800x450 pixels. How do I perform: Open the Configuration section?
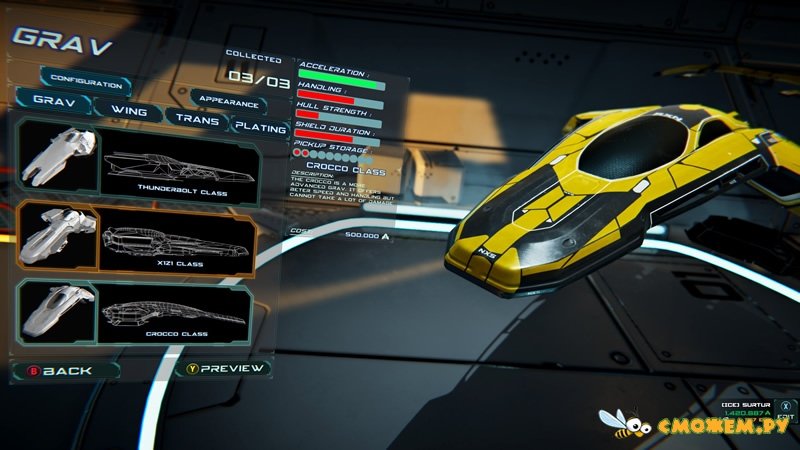point(85,78)
